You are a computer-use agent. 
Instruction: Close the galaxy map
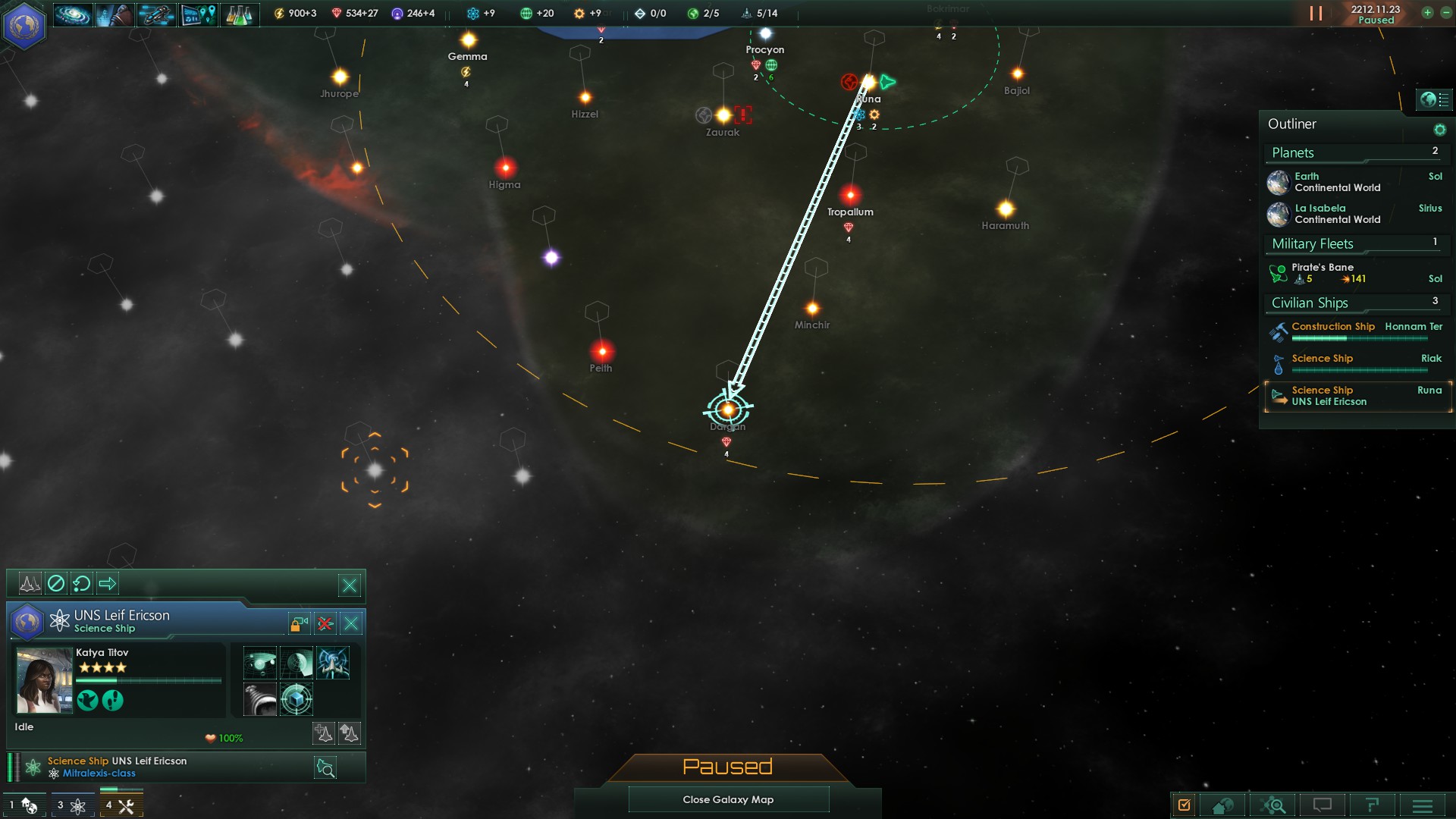pos(728,799)
